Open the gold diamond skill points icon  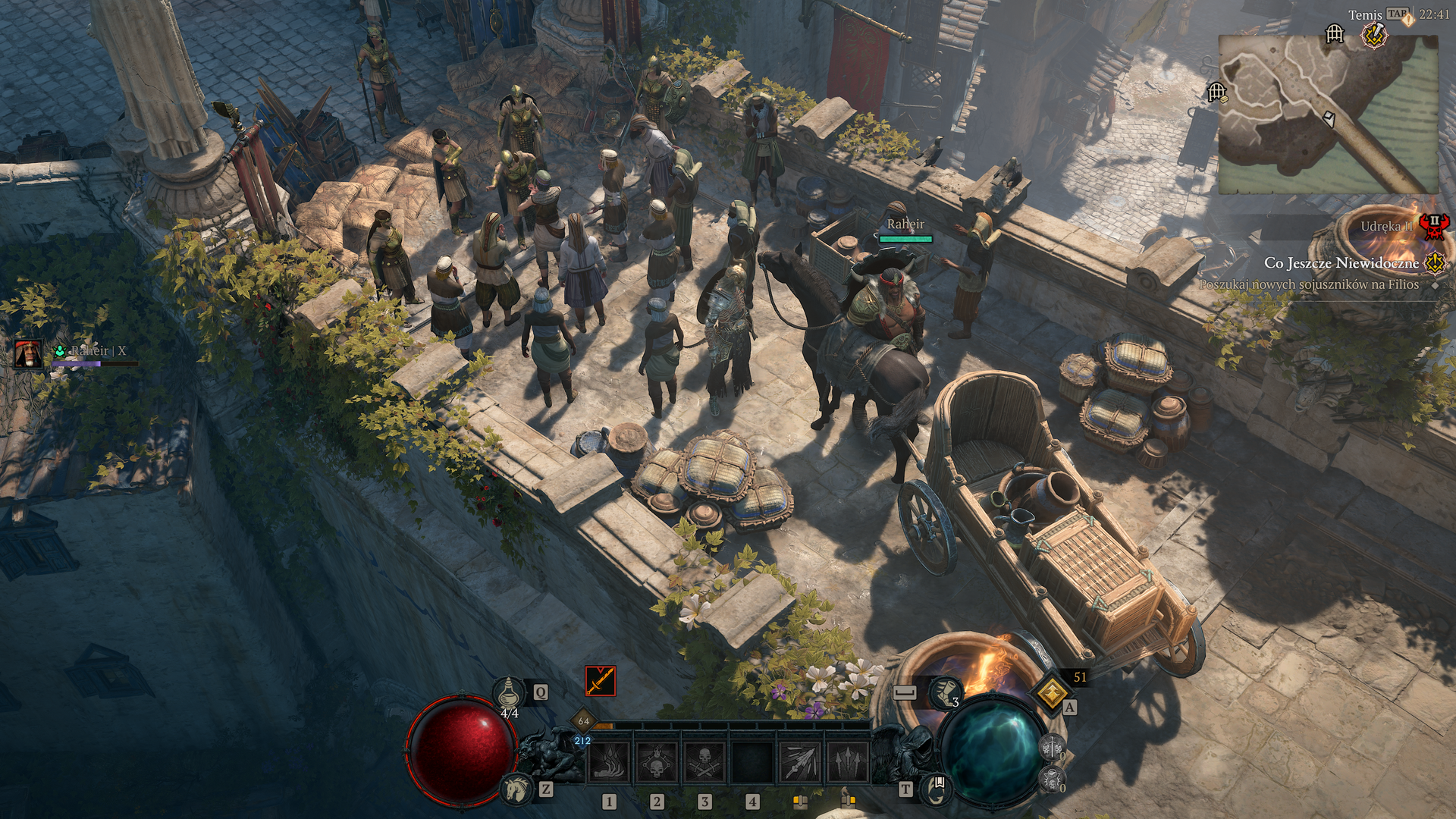point(1051,692)
